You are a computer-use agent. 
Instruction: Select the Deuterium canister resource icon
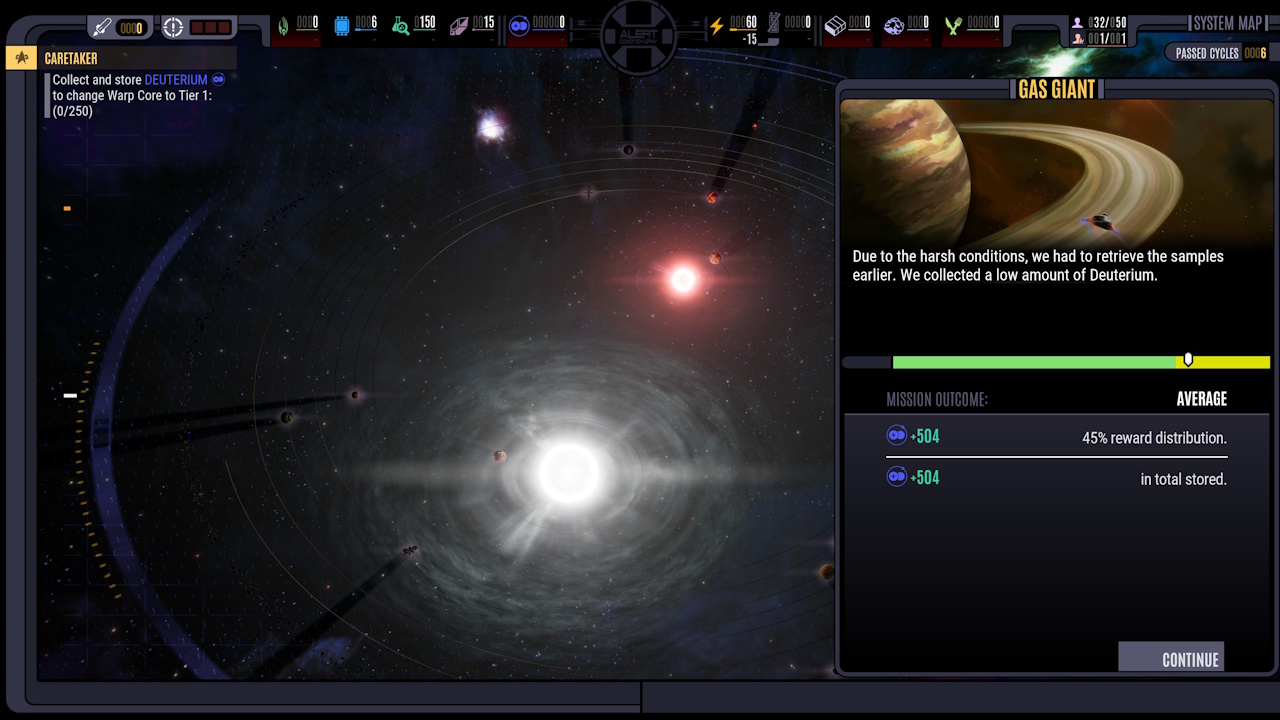point(521,27)
